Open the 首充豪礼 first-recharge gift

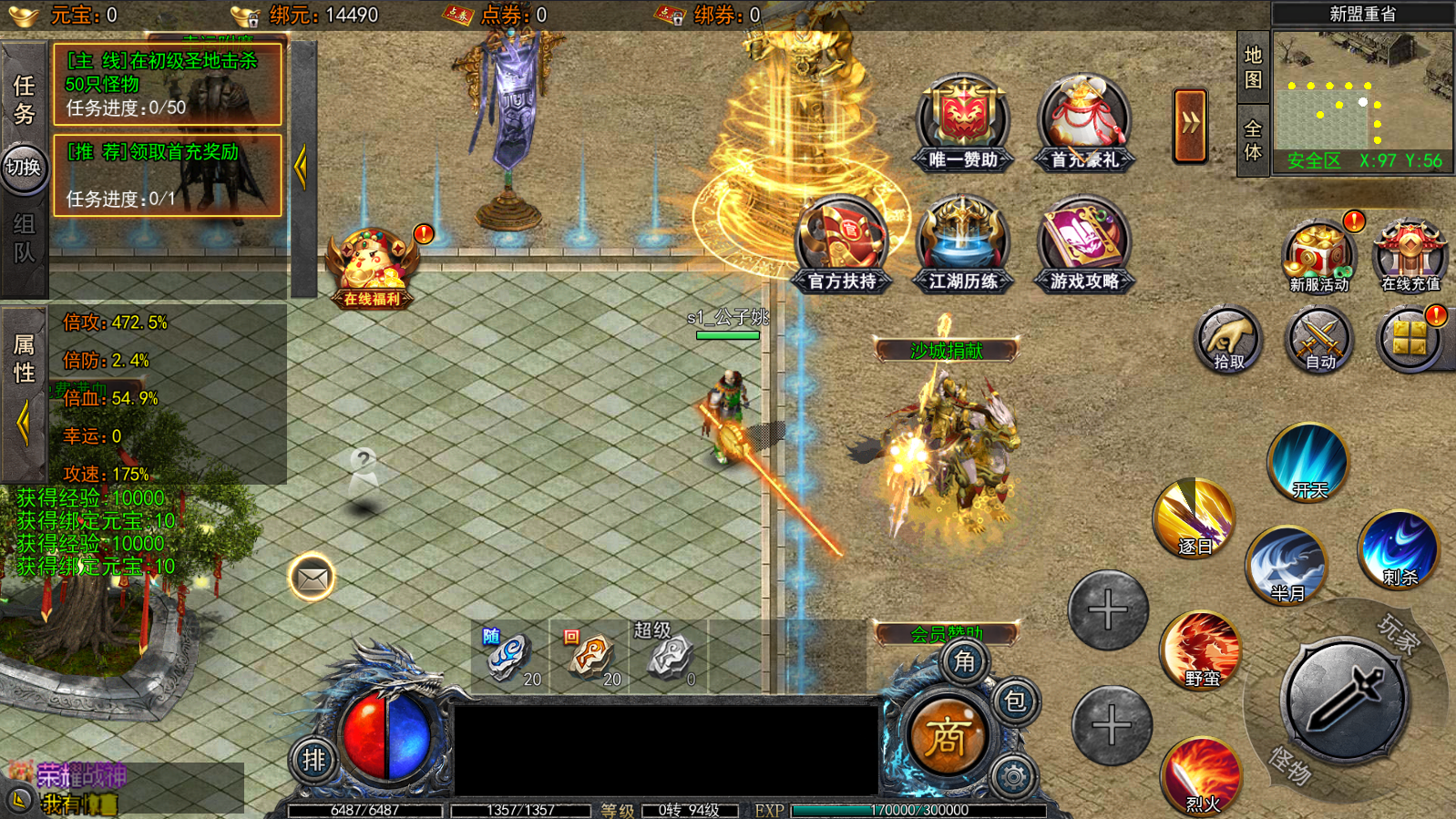click(x=1084, y=124)
